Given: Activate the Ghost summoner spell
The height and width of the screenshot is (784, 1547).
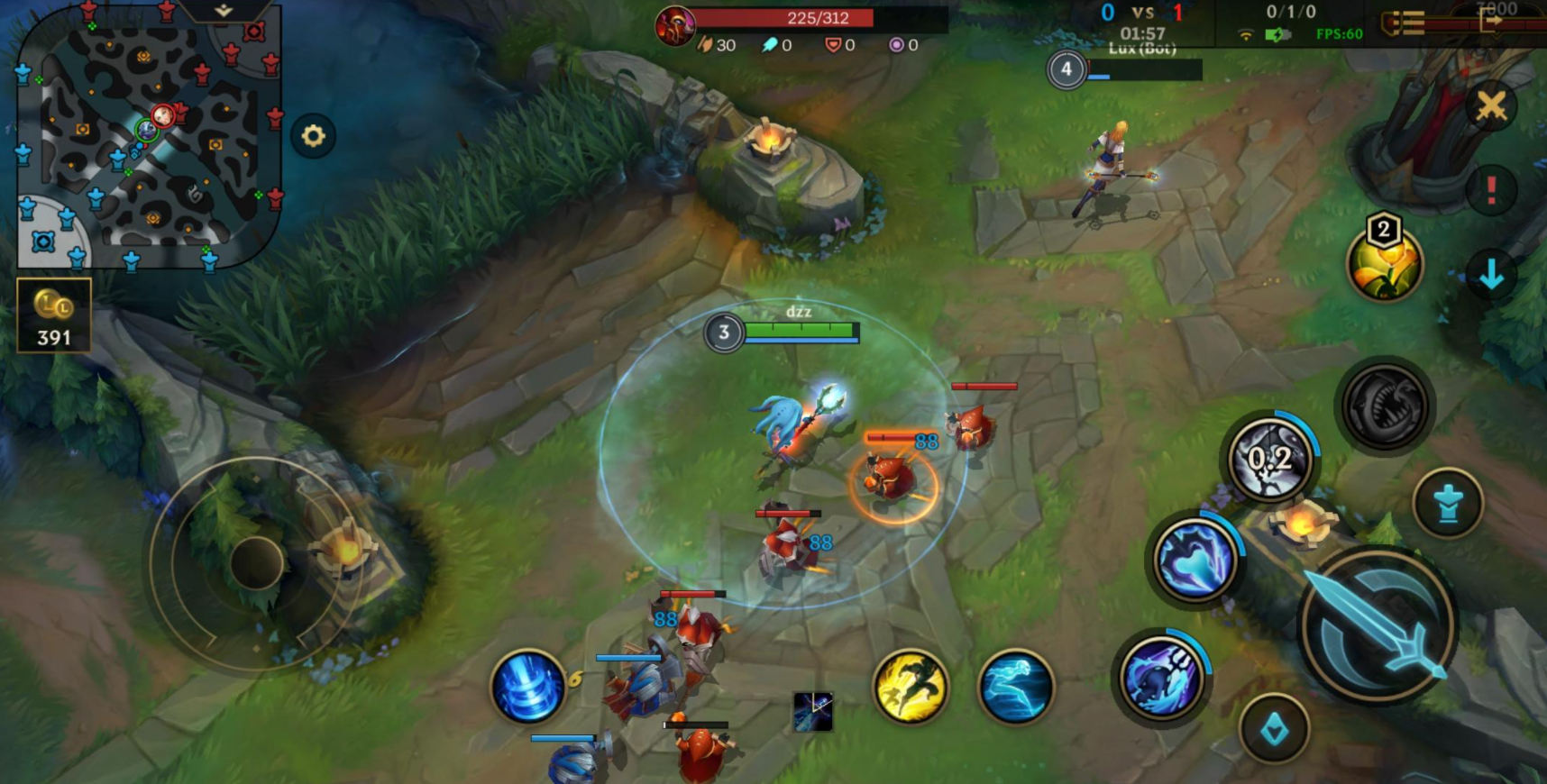Looking at the screenshot, I should click(x=1015, y=687).
